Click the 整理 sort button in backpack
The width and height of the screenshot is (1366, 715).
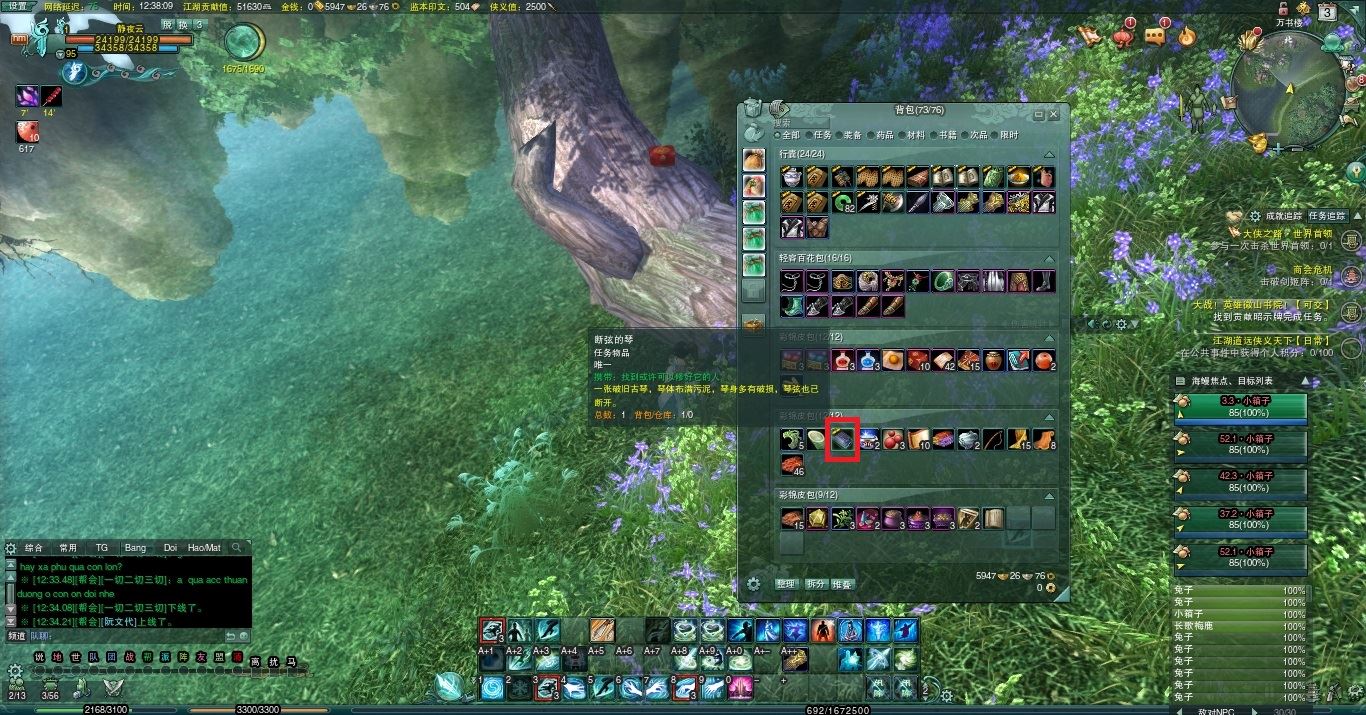pos(787,584)
